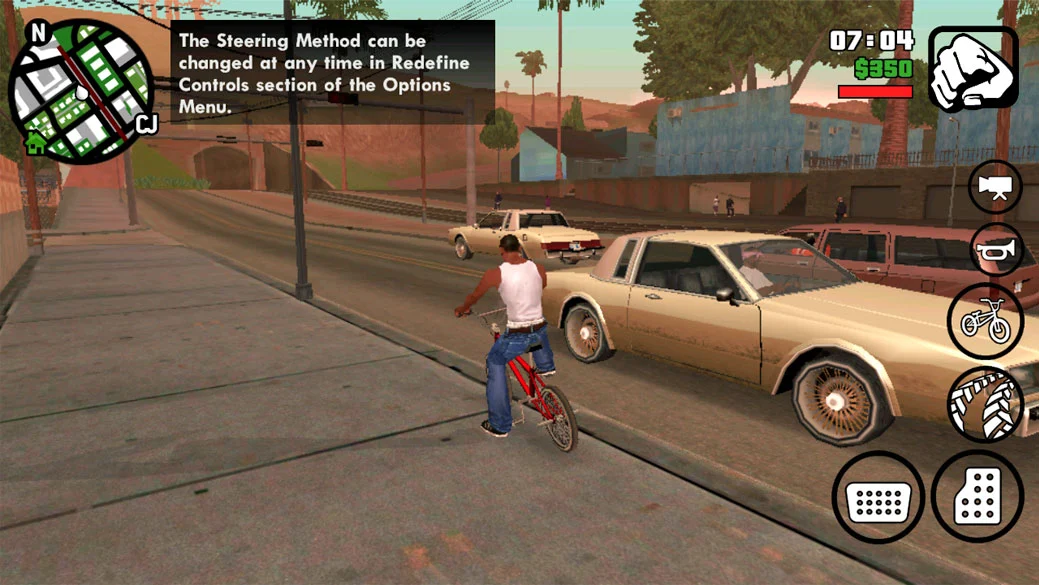Tap the fist weapon icon
Image resolution: width=1039 pixels, height=585 pixels.
[972, 68]
